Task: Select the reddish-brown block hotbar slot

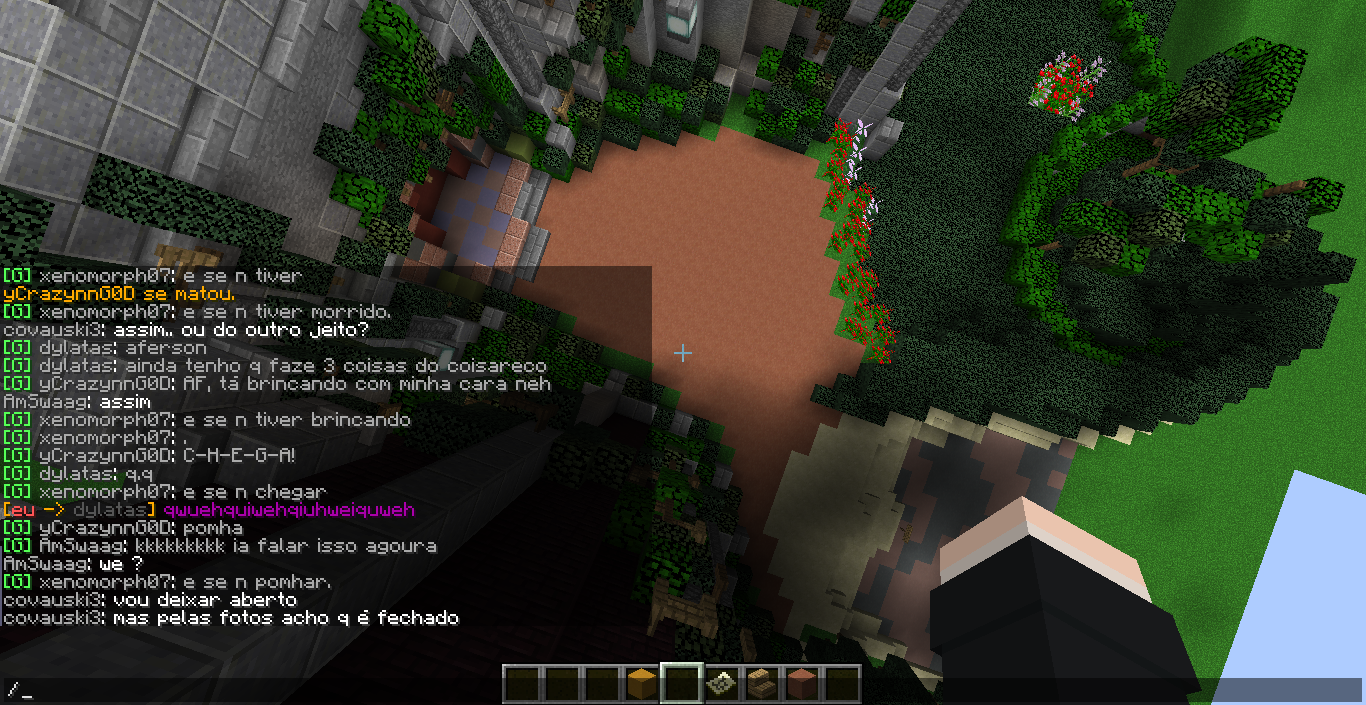Action: click(x=801, y=684)
